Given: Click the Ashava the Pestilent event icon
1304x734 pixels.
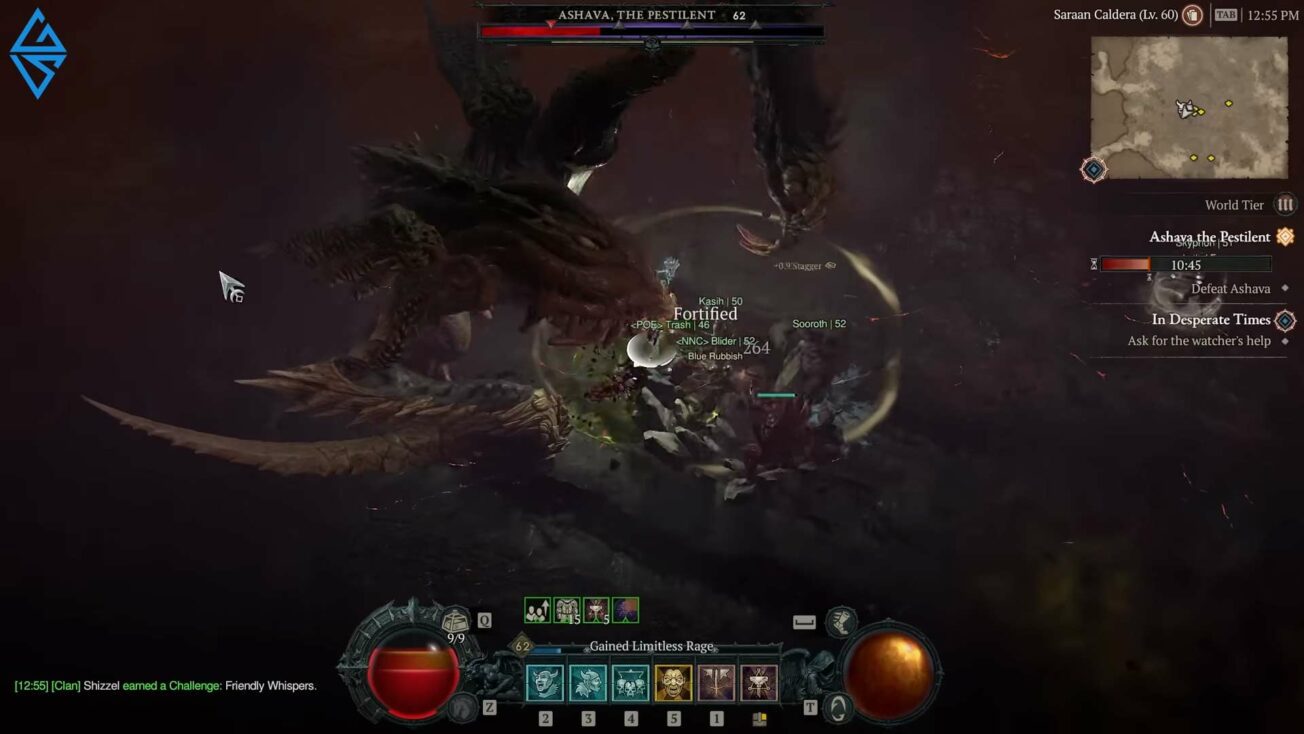Looking at the screenshot, I should click(x=1284, y=236).
